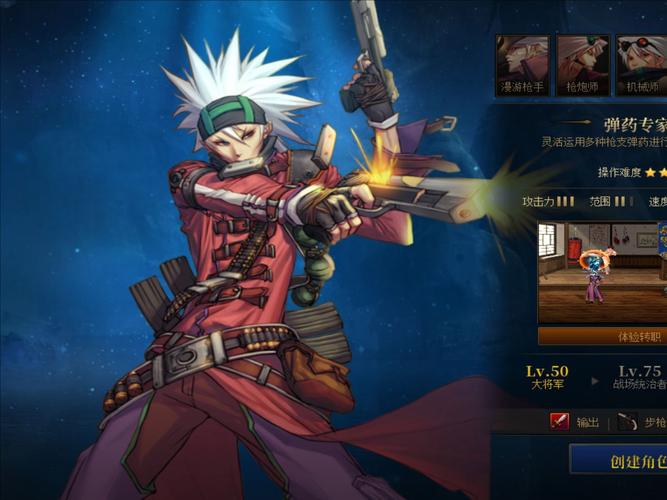Create character with 创建角色 button
667x500 pixels.
point(621,462)
